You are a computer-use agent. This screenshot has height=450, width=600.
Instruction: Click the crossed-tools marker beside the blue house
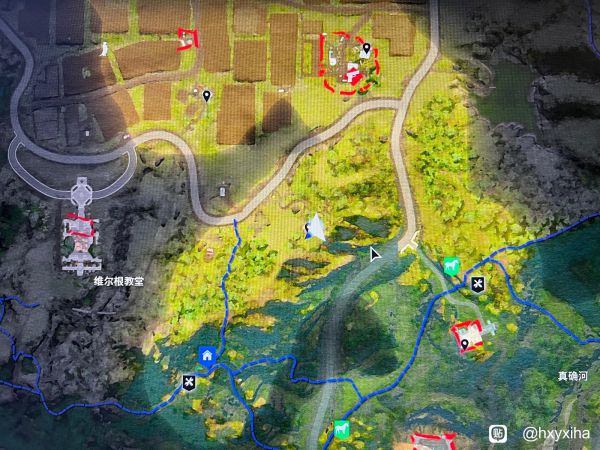(188, 381)
